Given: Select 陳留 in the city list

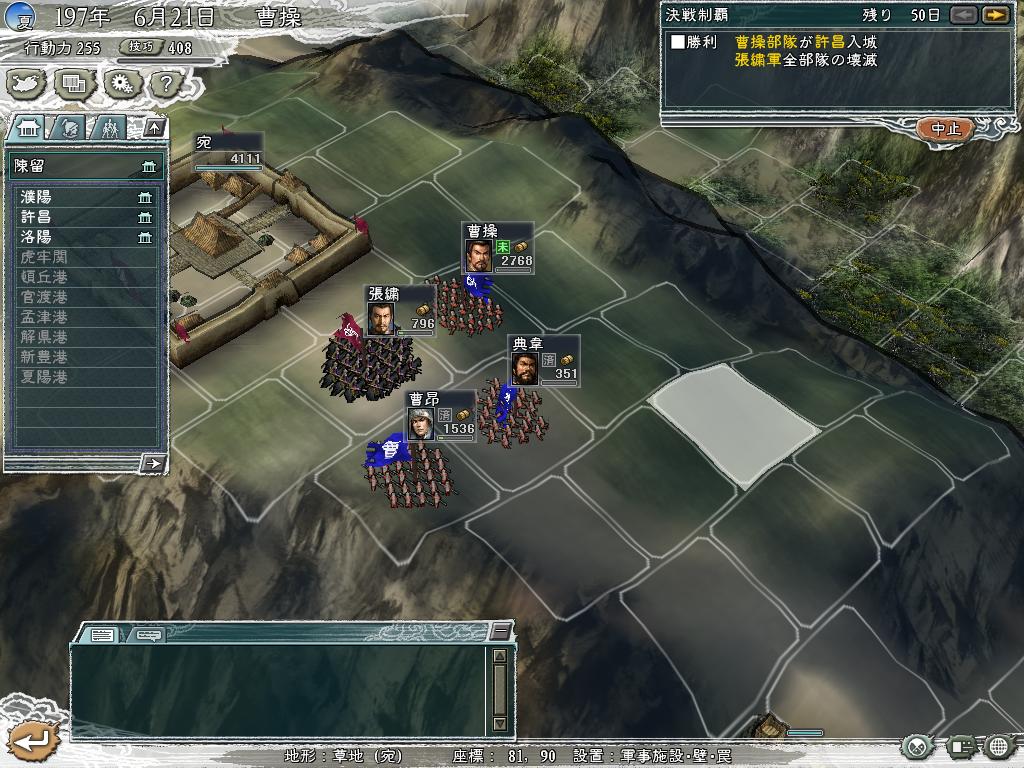Looking at the screenshot, I should 85,166.
